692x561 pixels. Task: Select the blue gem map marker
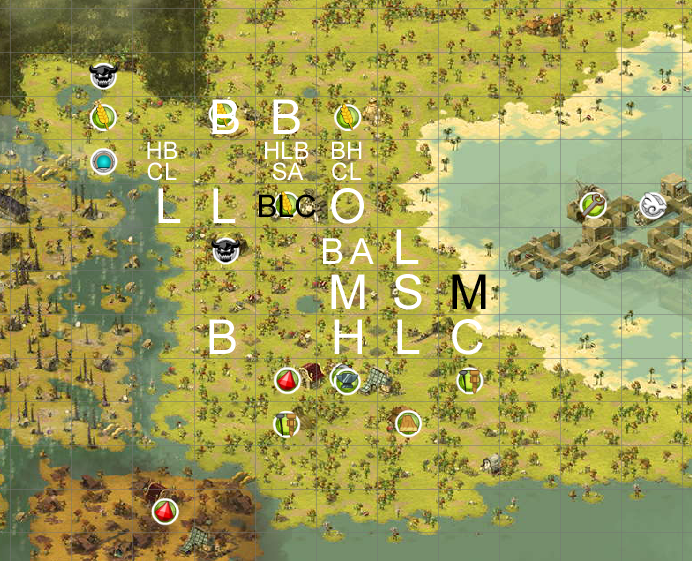click(x=102, y=161)
